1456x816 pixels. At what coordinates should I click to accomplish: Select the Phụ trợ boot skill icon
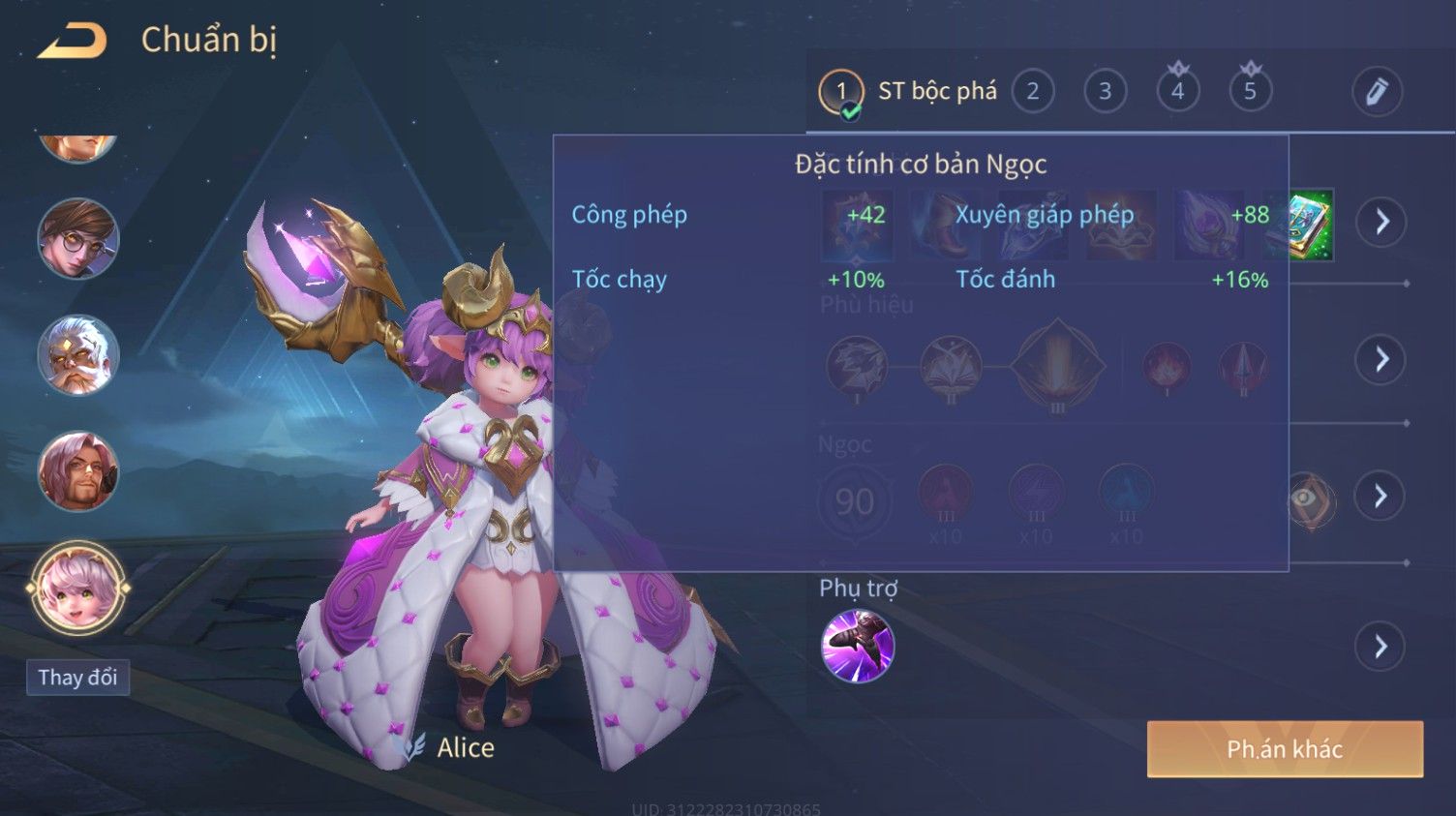click(857, 646)
